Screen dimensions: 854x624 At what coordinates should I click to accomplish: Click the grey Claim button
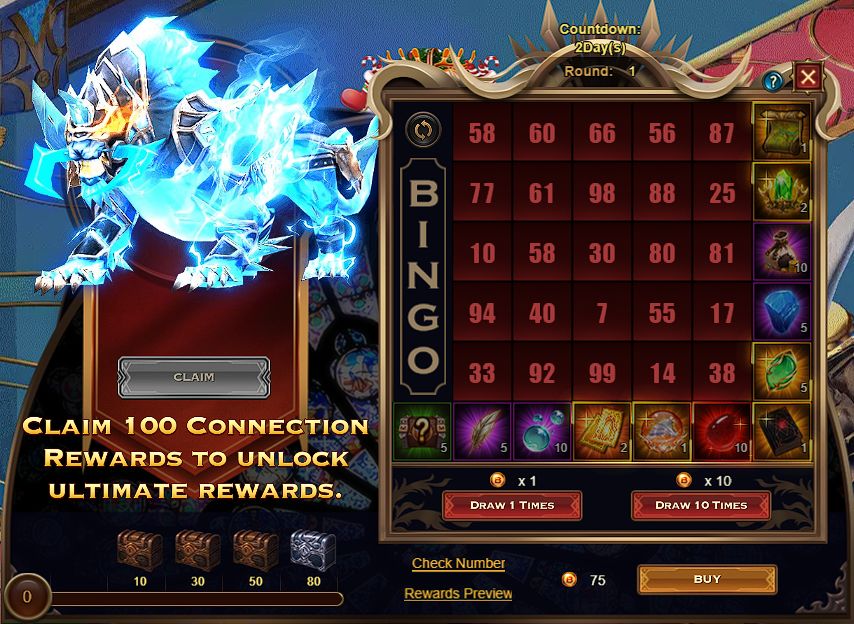194,377
